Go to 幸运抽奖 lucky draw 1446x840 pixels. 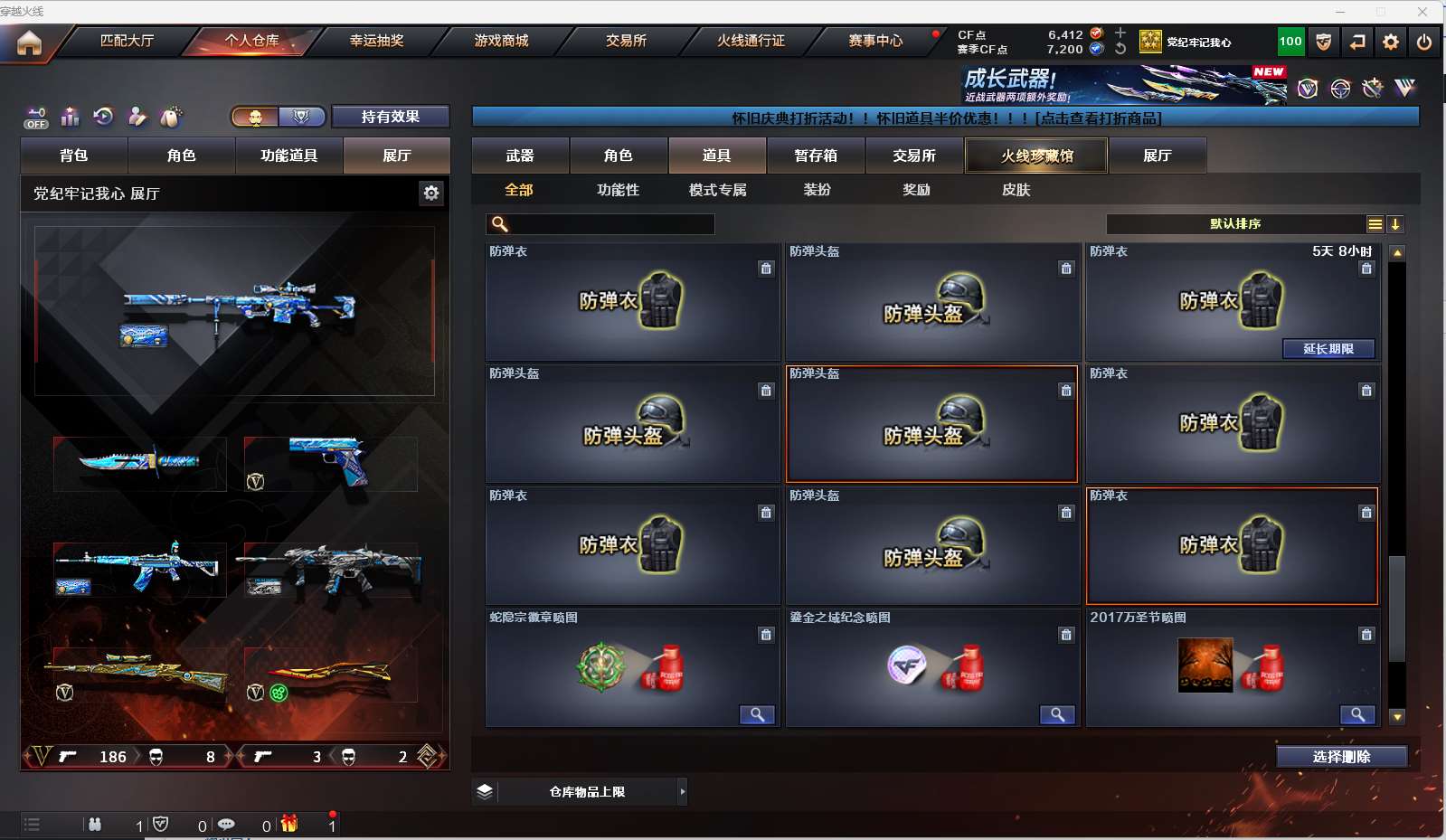pos(376,41)
